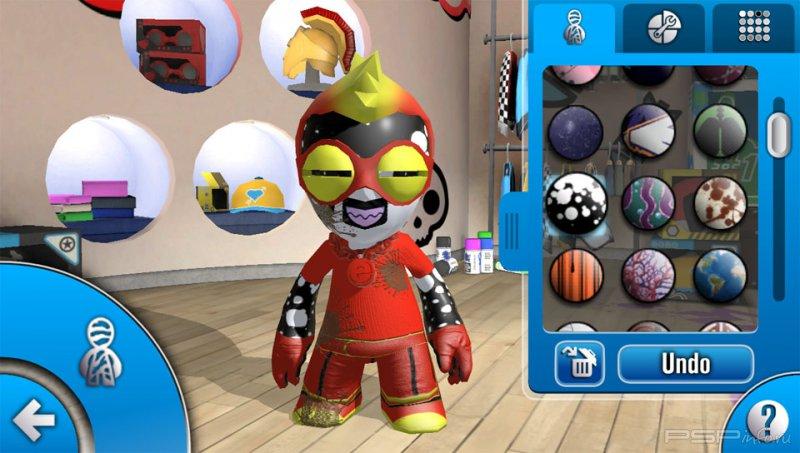This screenshot has width=800, height=453.
Task: Select the Earth globe pattern
Action: (720, 275)
